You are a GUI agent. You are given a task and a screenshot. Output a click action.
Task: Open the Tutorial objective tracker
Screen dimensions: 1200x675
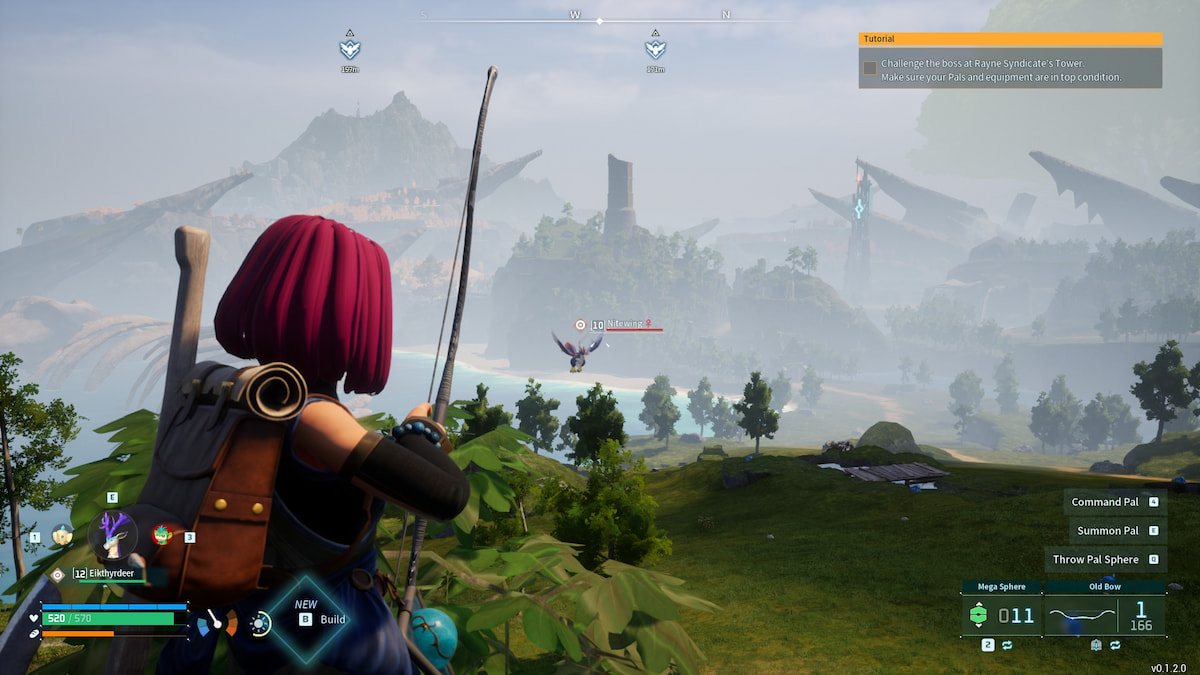pos(1010,39)
